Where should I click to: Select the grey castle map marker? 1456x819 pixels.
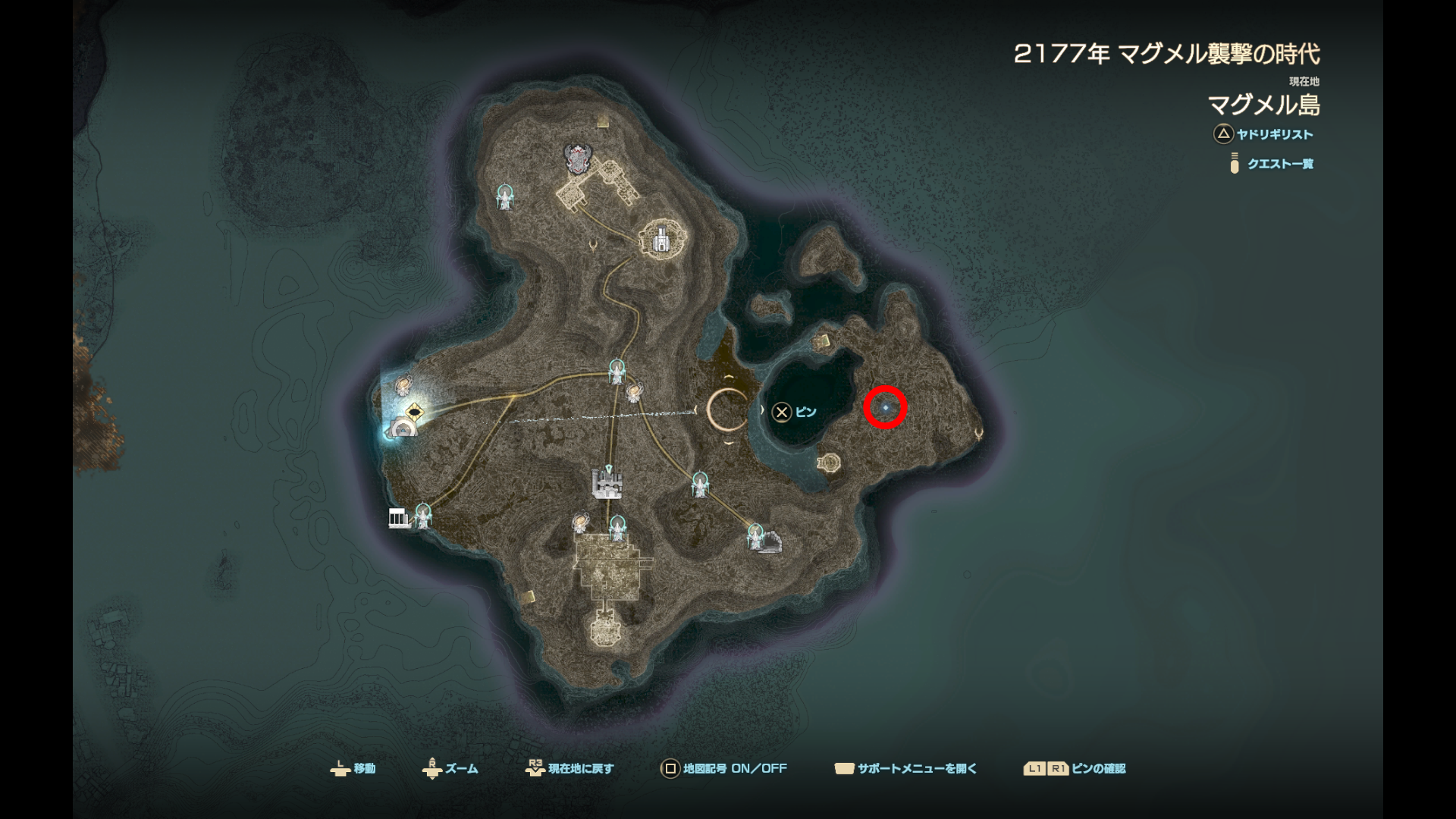pos(606,483)
